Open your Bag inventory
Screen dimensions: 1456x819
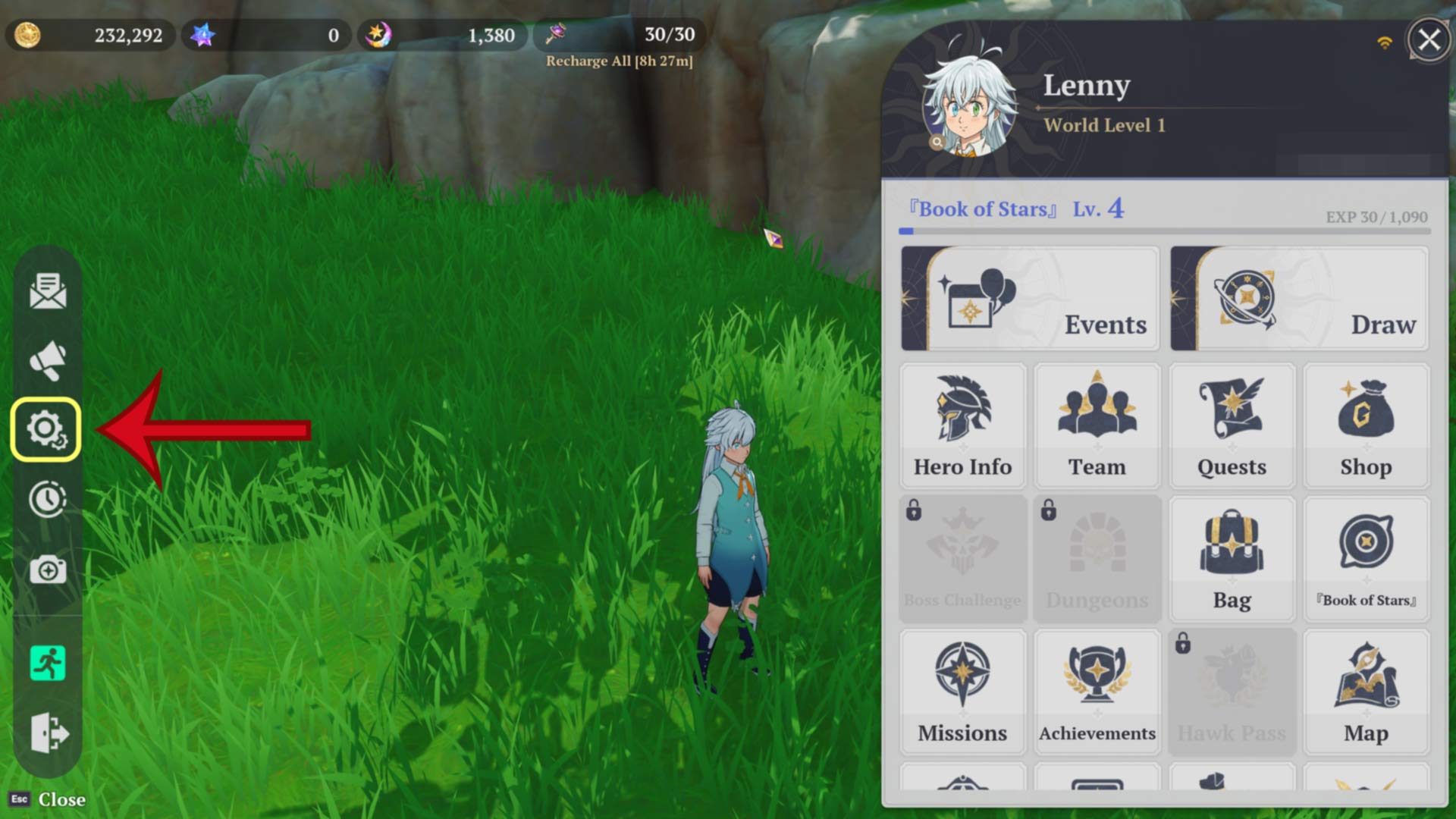[1232, 557]
